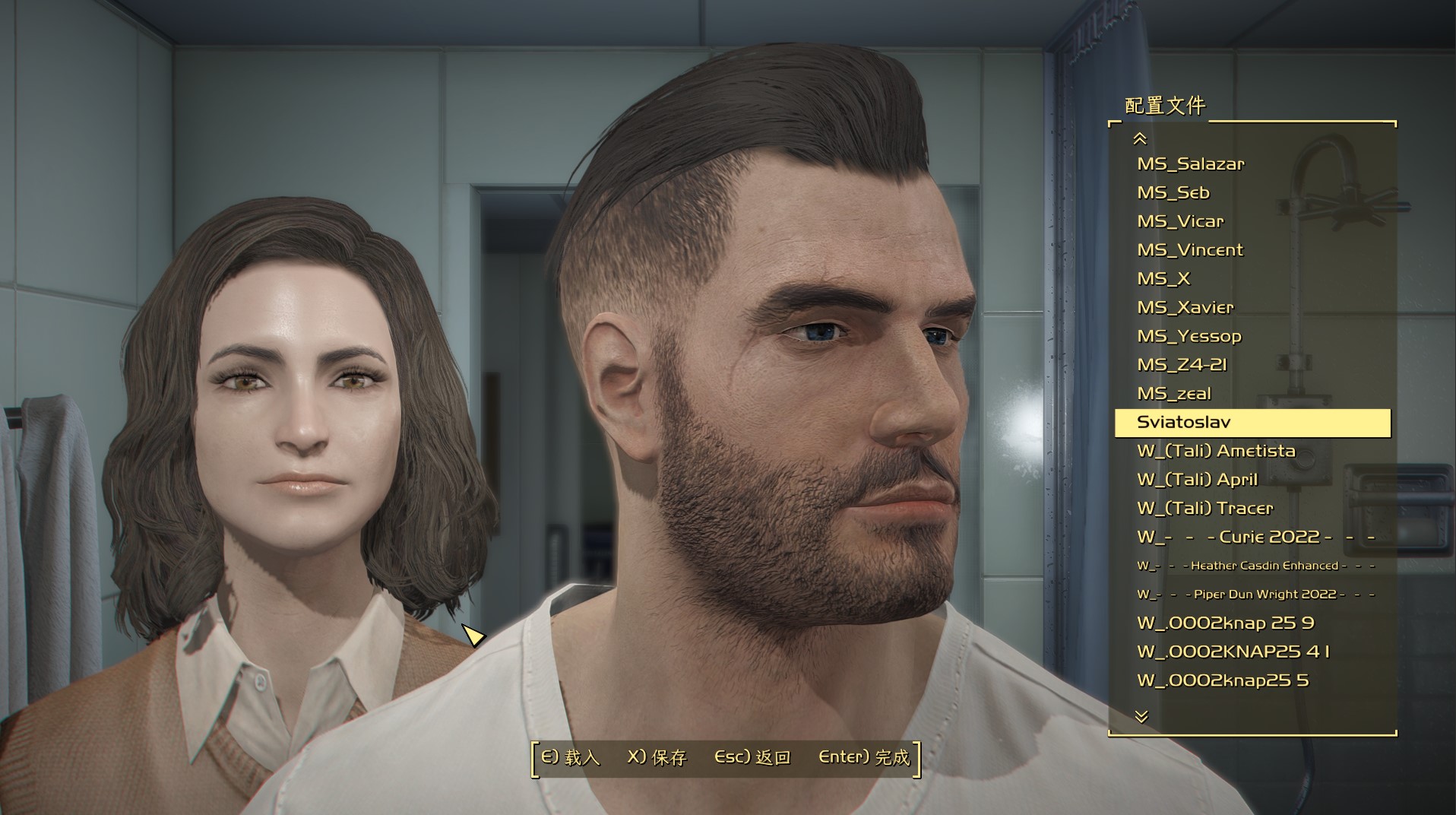The image size is (1456, 815).
Task: Select the Piper Dun Wright 2022 preset
Action: (1255, 595)
